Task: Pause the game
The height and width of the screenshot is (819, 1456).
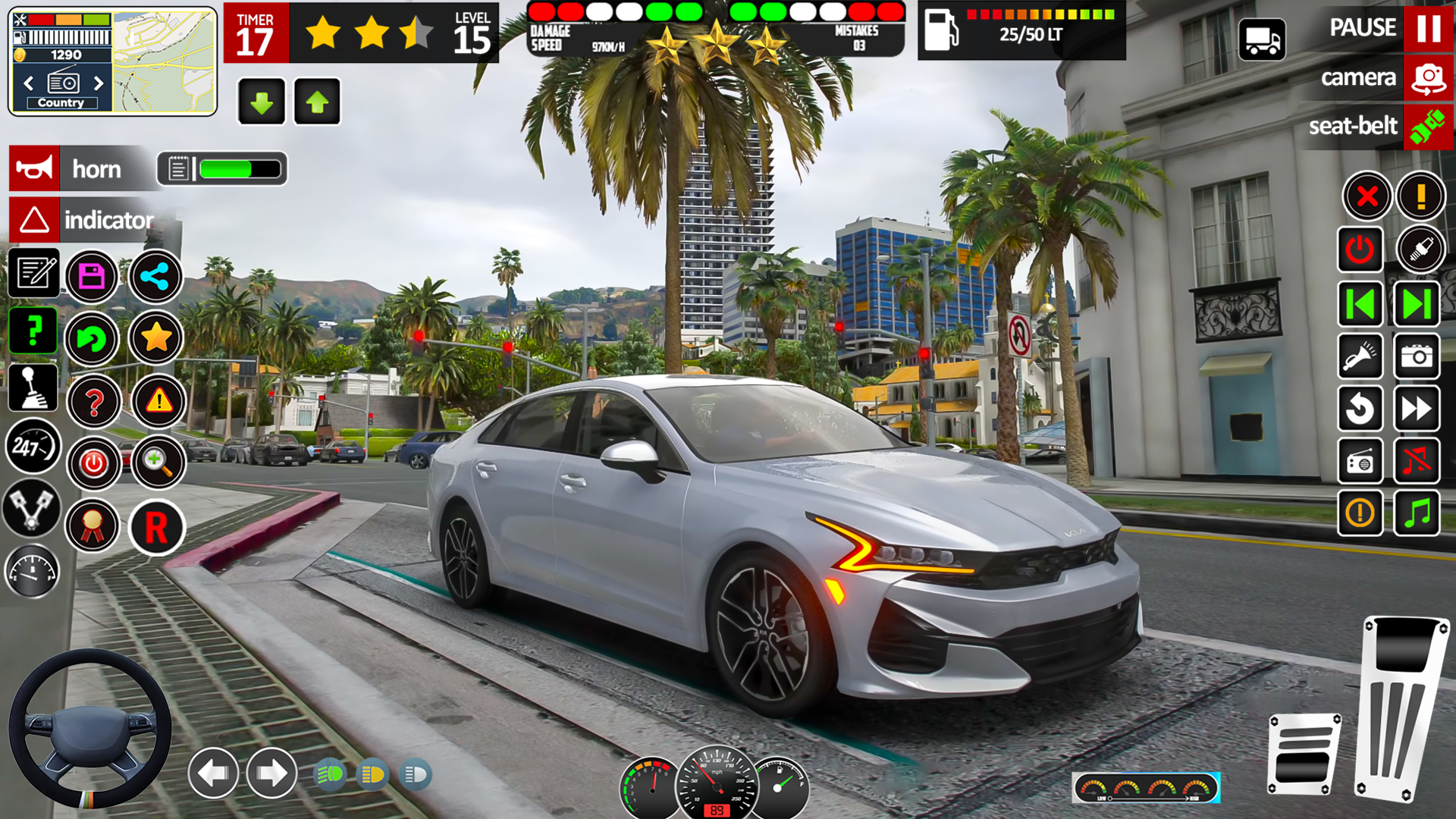Action: [1428, 28]
